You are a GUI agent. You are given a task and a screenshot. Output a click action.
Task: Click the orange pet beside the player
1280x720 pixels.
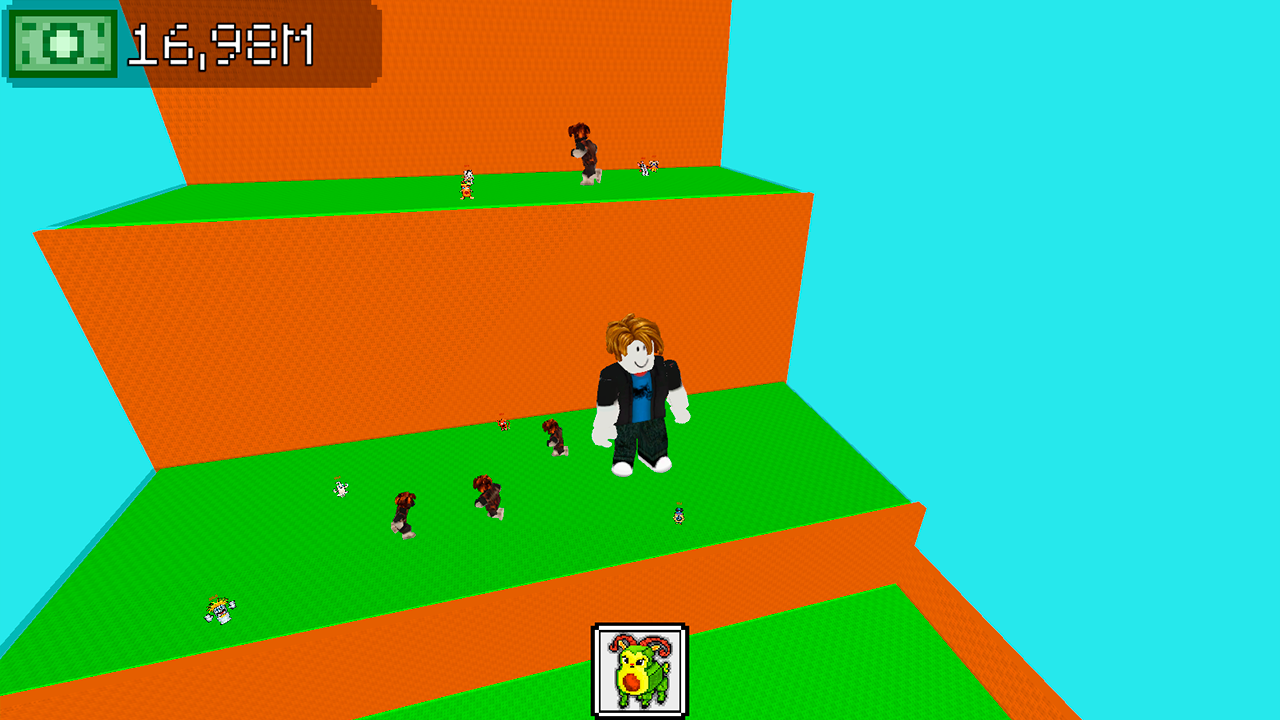point(502,427)
